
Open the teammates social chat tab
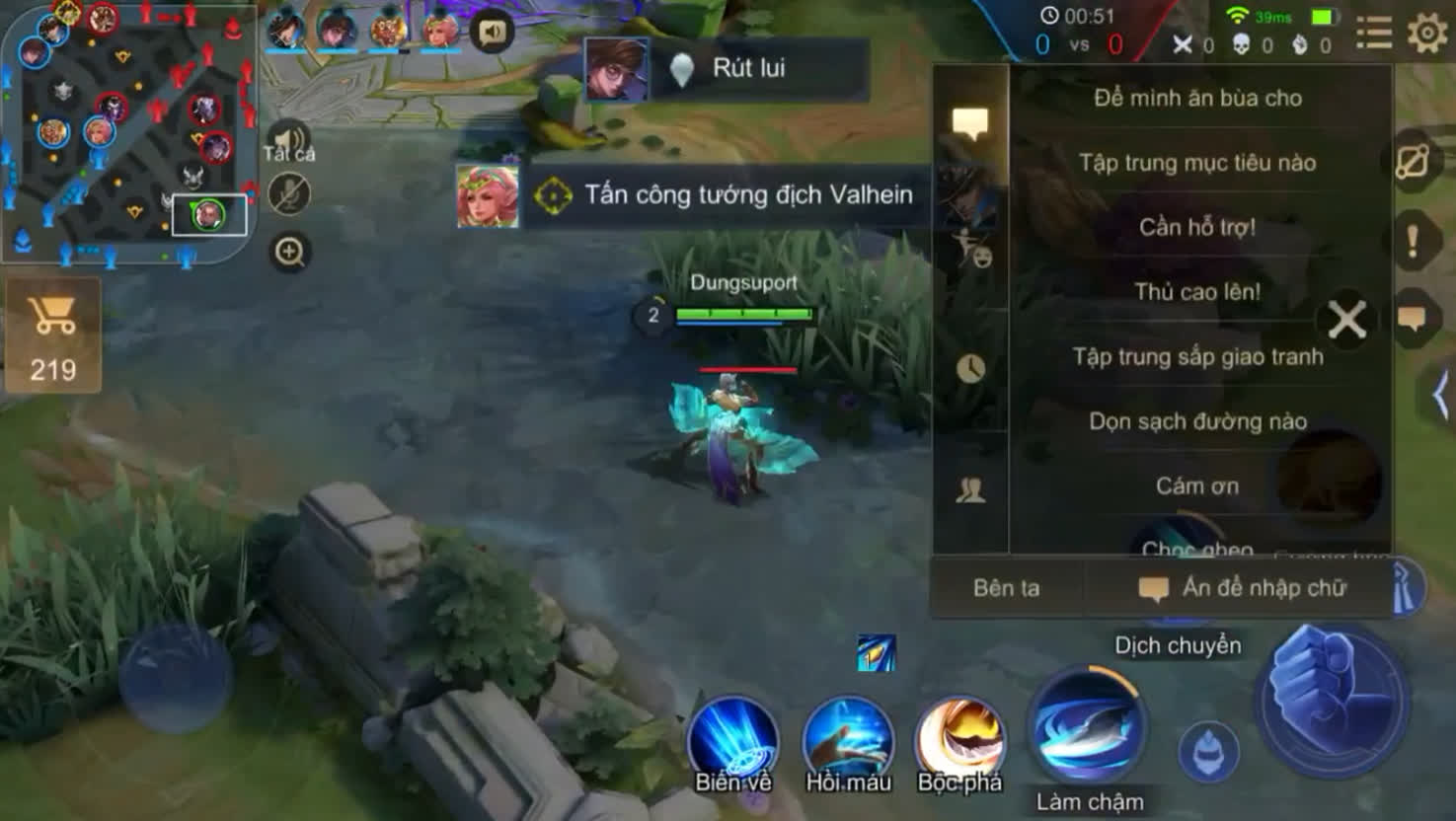pos(972,490)
